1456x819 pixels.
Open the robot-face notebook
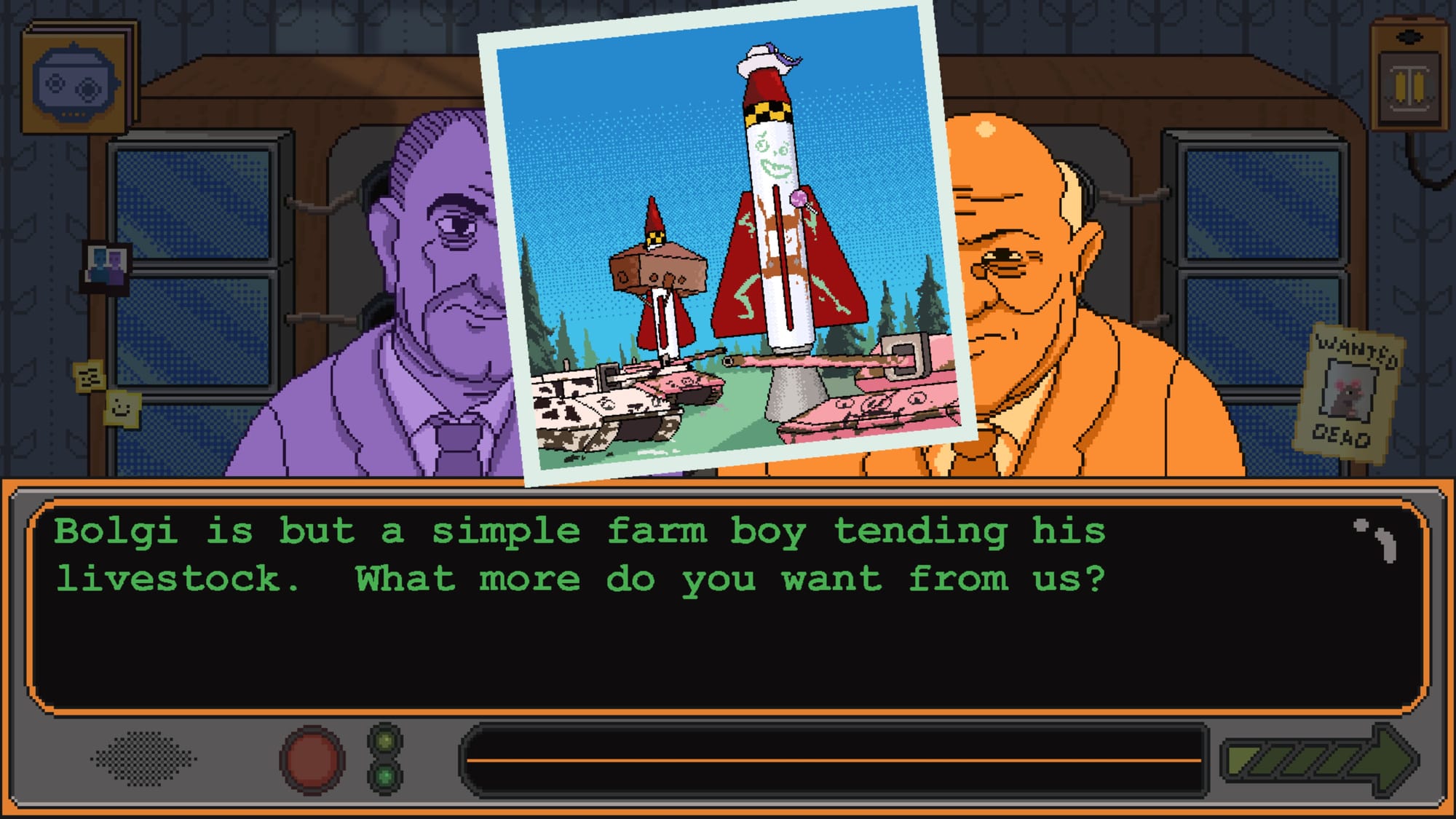[x=76, y=80]
